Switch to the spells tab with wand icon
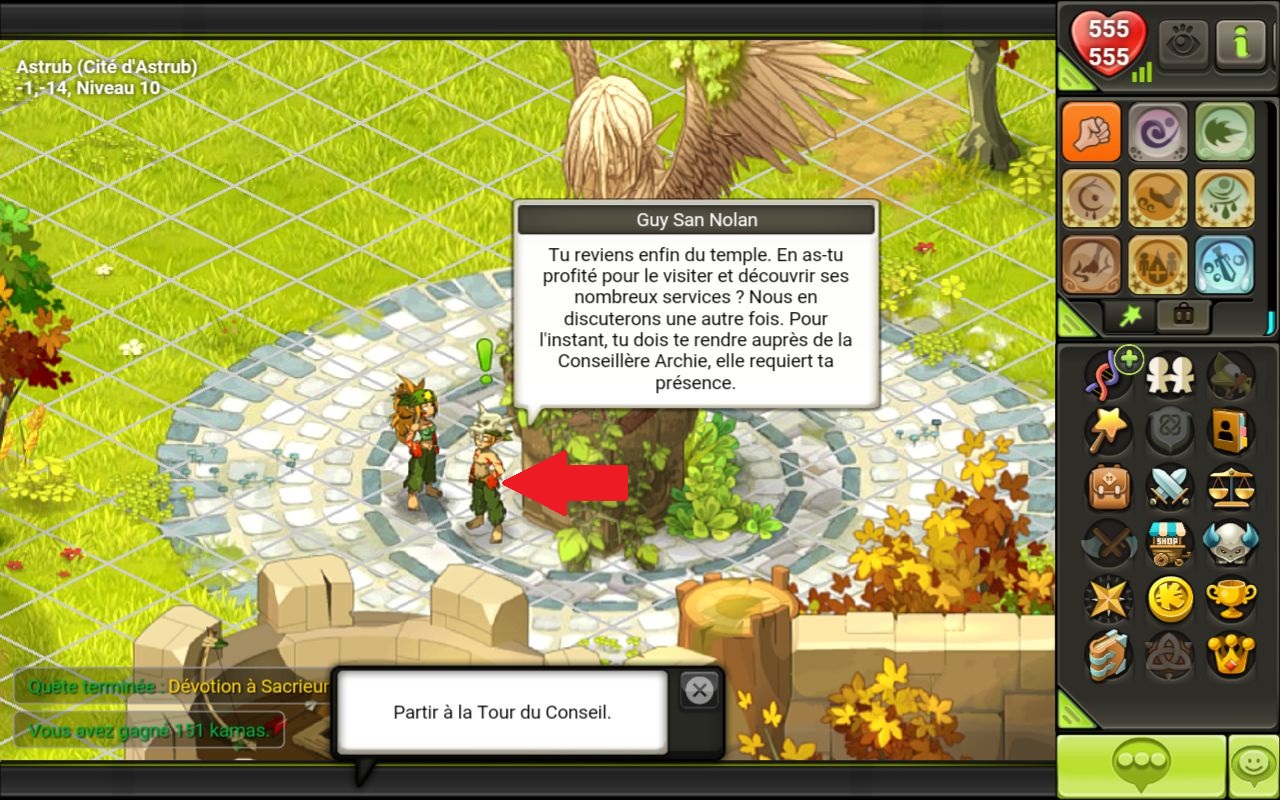 click(x=1130, y=315)
